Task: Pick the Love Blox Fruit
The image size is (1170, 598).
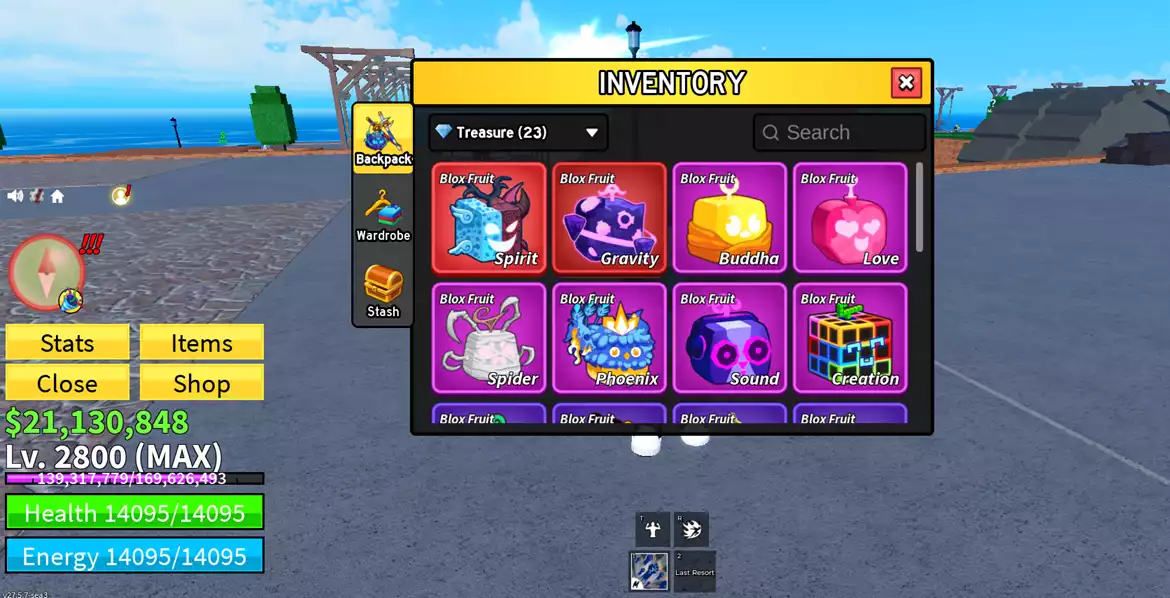Action: coord(850,218)
